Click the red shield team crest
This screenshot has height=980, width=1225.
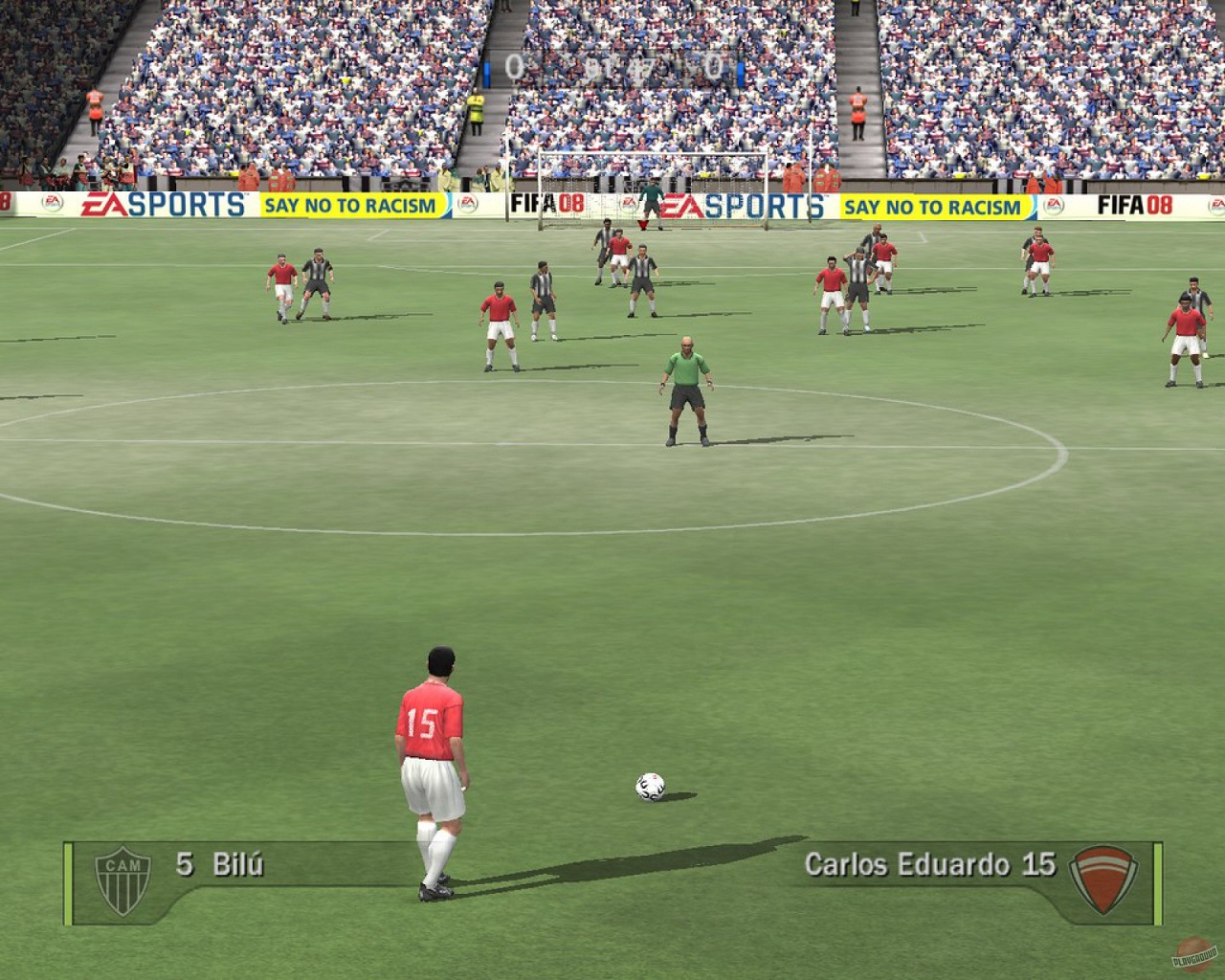click(1102, 879)
